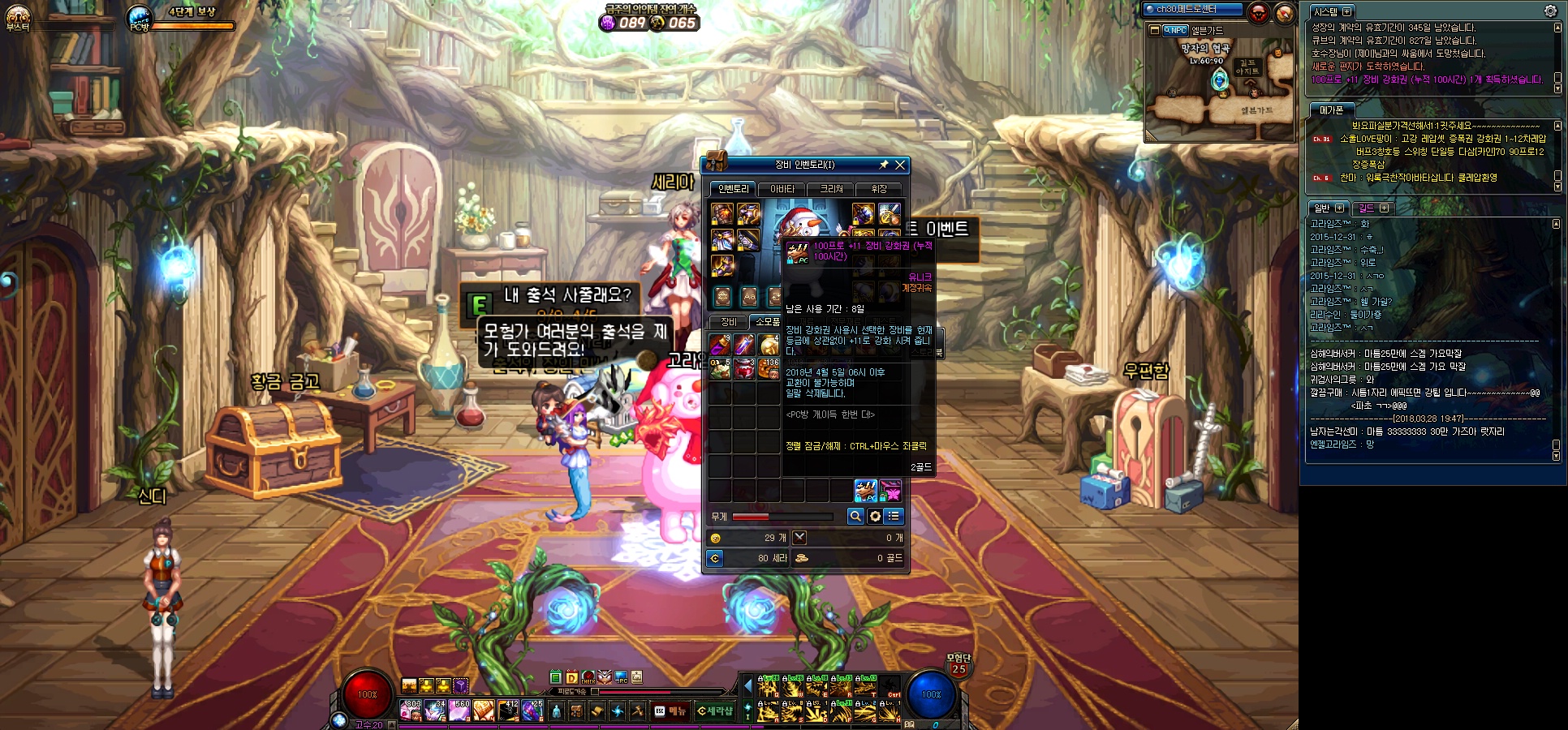Select the ch30 channel selector bar

(x=1191, y=10)
